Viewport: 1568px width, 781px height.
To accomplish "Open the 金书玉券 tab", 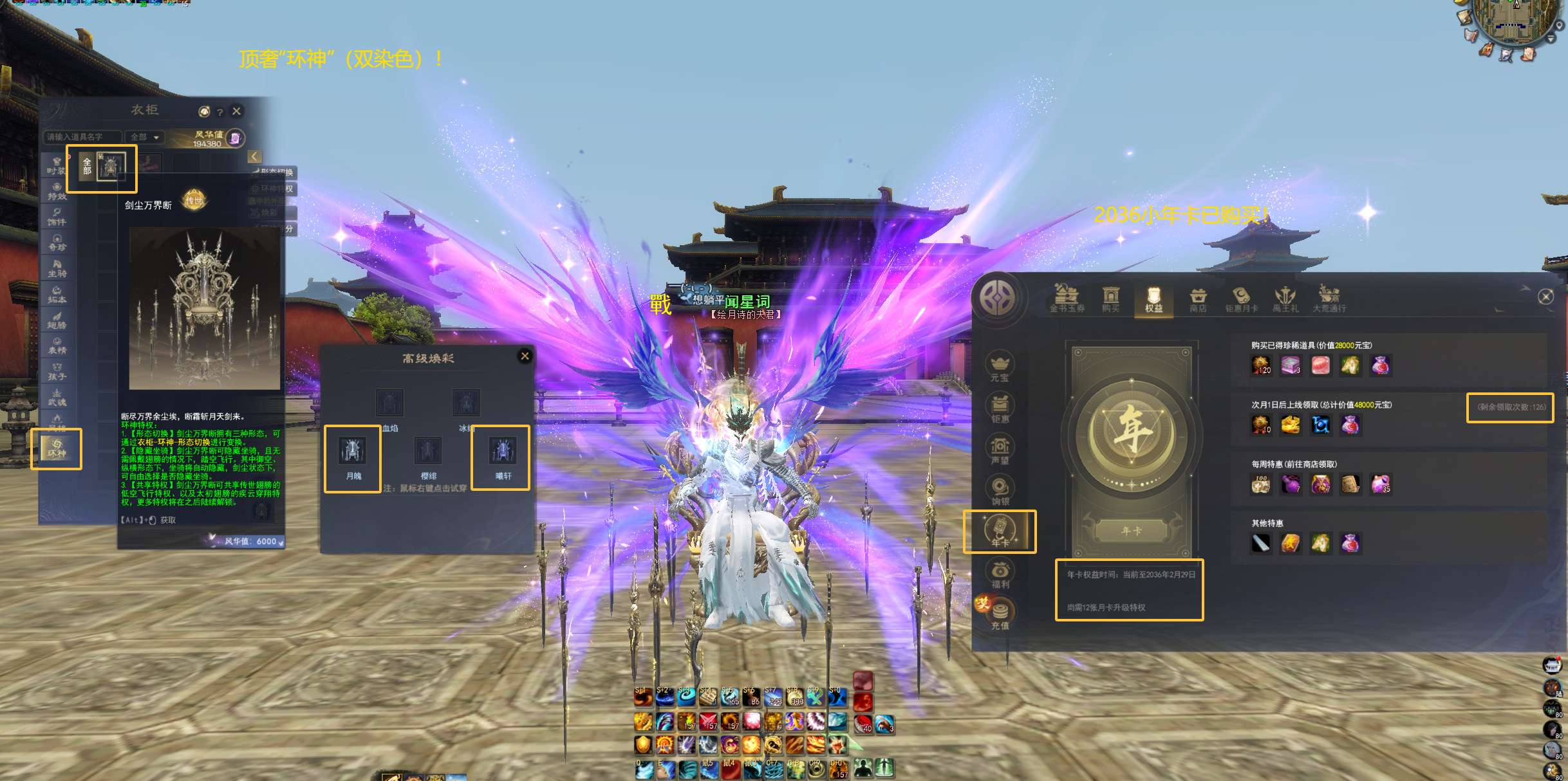I will point(1067,300).
